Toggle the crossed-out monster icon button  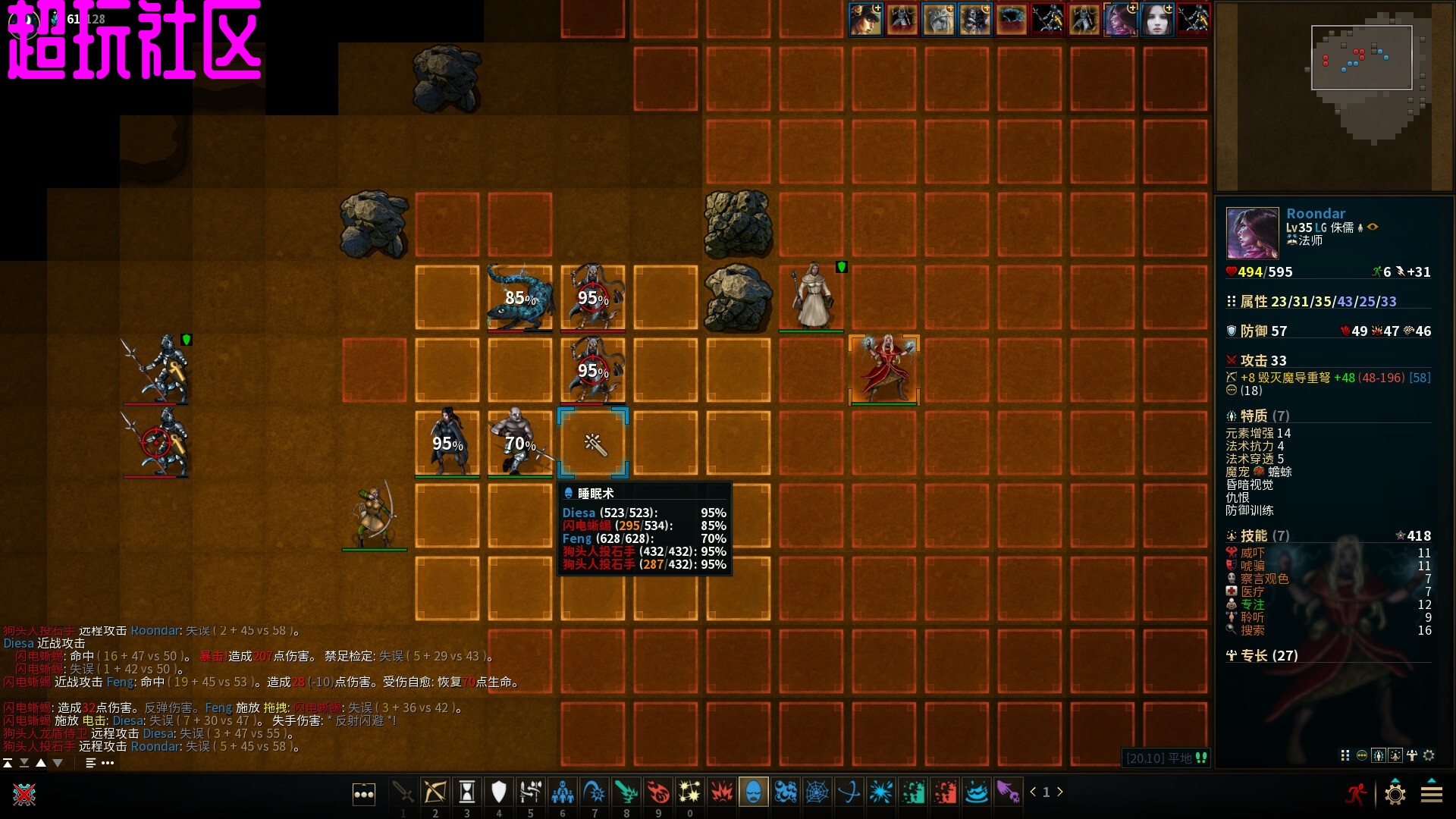click(x=24, y=794)
